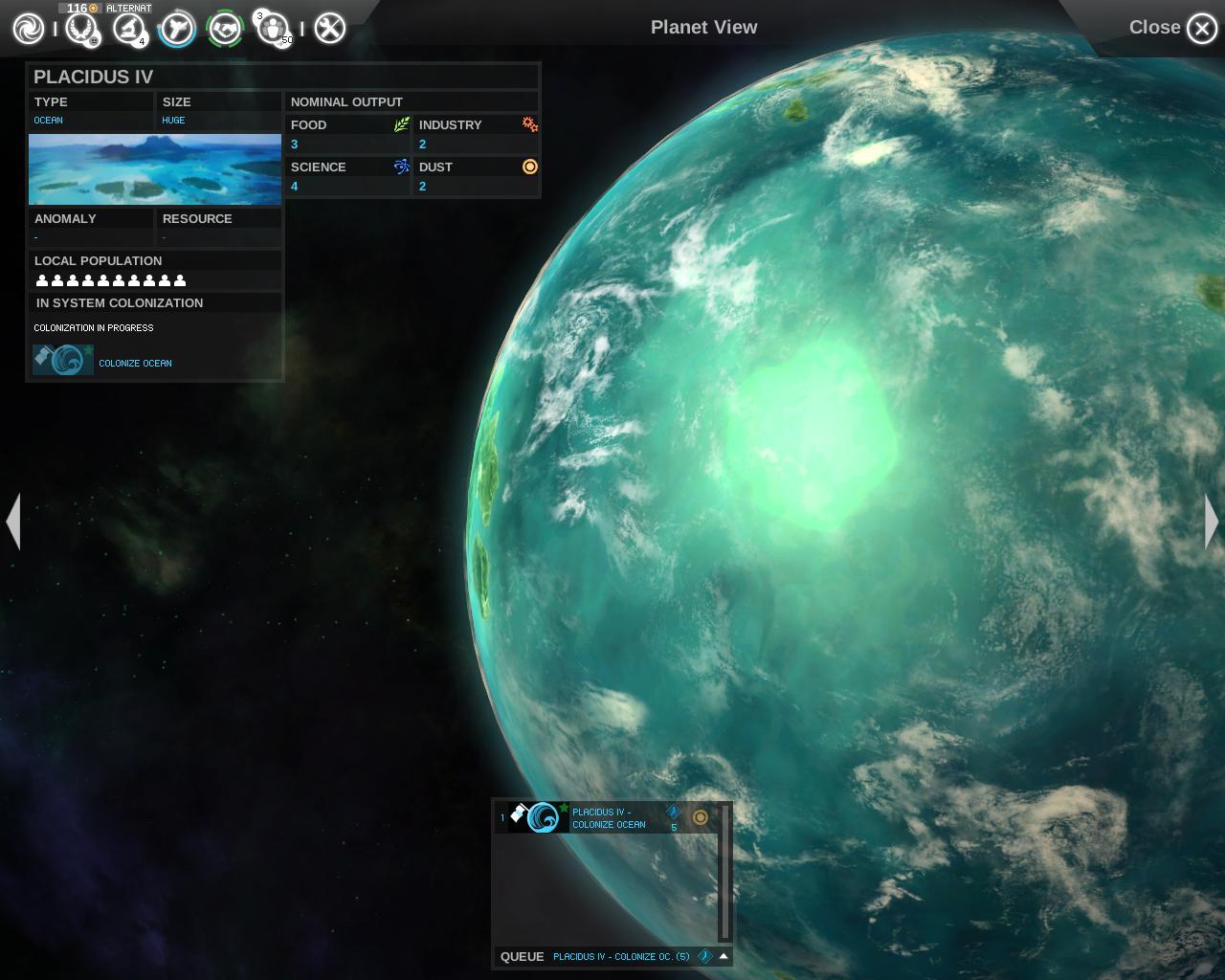Open the diplomacy handshake screen
The width and height of the screenshot is (1225, 980).
point(225,29)
